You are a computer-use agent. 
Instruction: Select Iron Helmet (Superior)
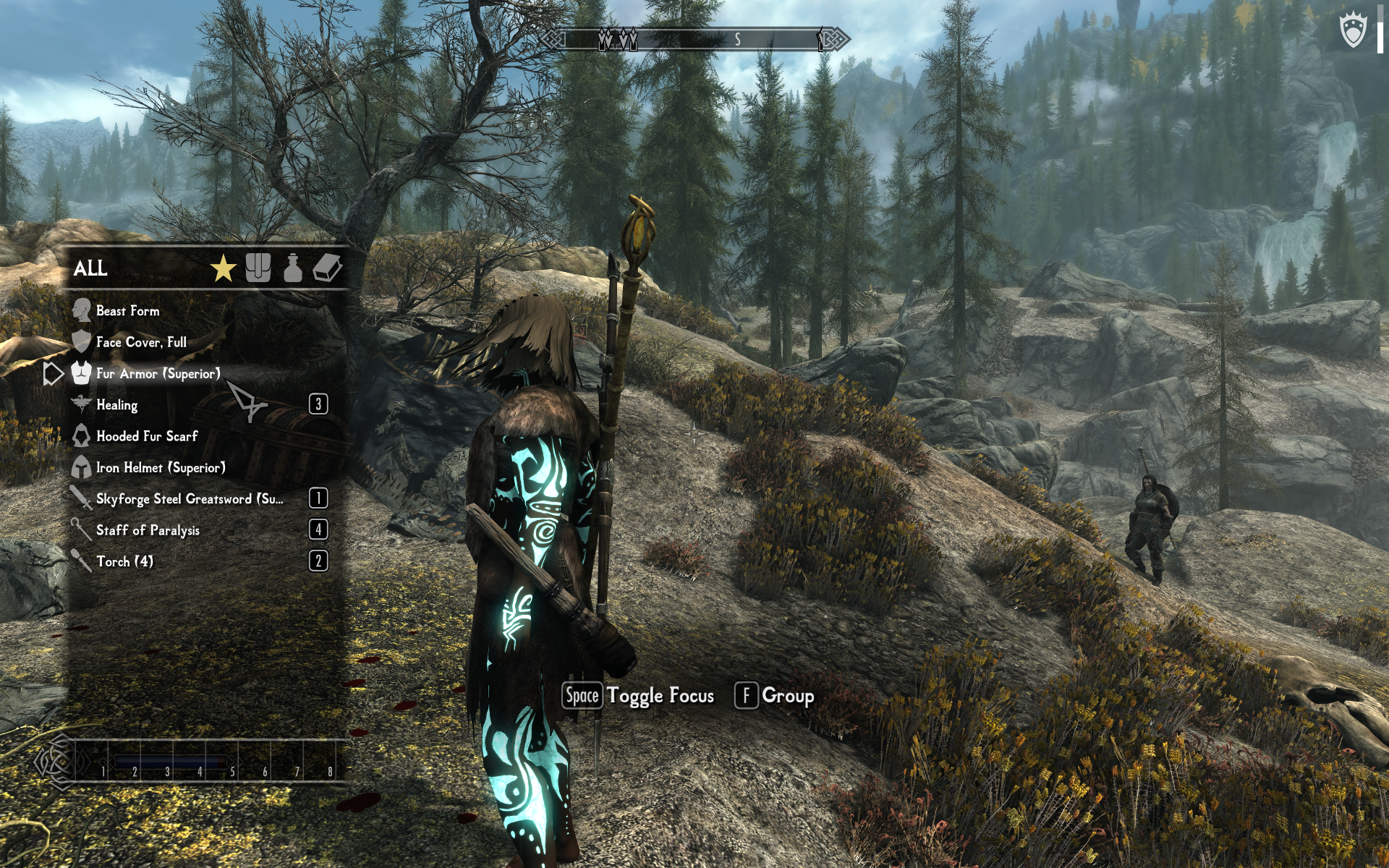(161, 468)
